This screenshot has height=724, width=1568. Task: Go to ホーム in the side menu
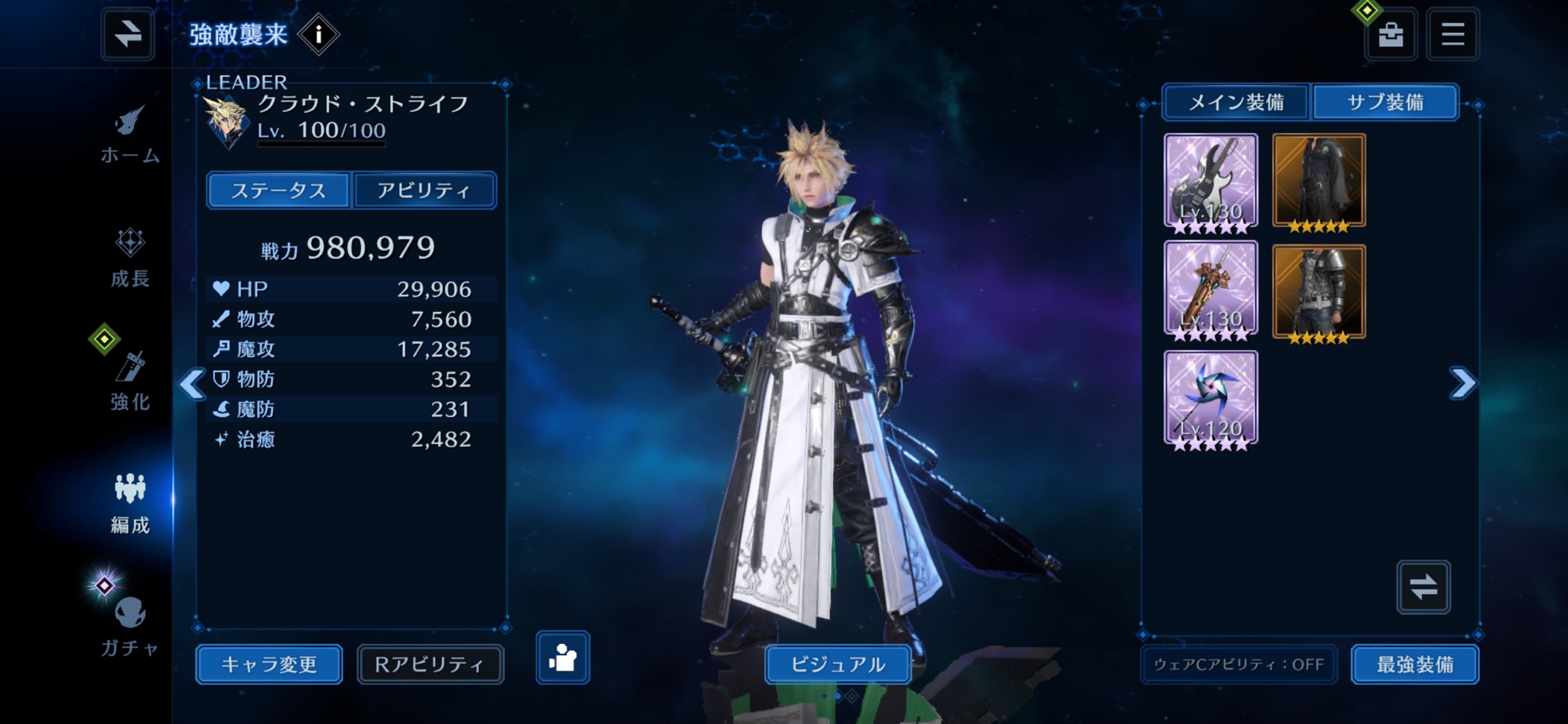(x=130, y=135)
